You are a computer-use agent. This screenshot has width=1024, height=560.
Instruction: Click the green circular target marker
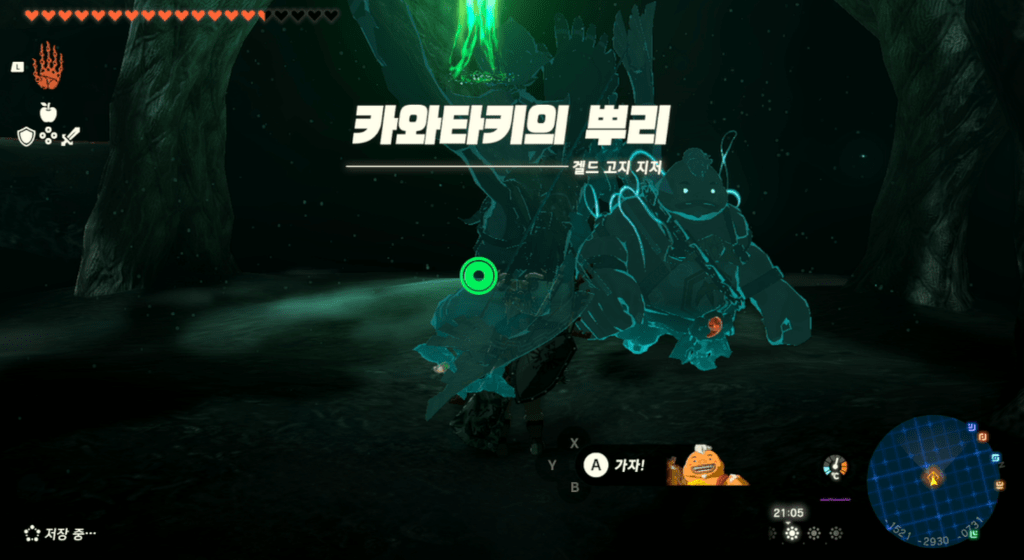[478, 275]
